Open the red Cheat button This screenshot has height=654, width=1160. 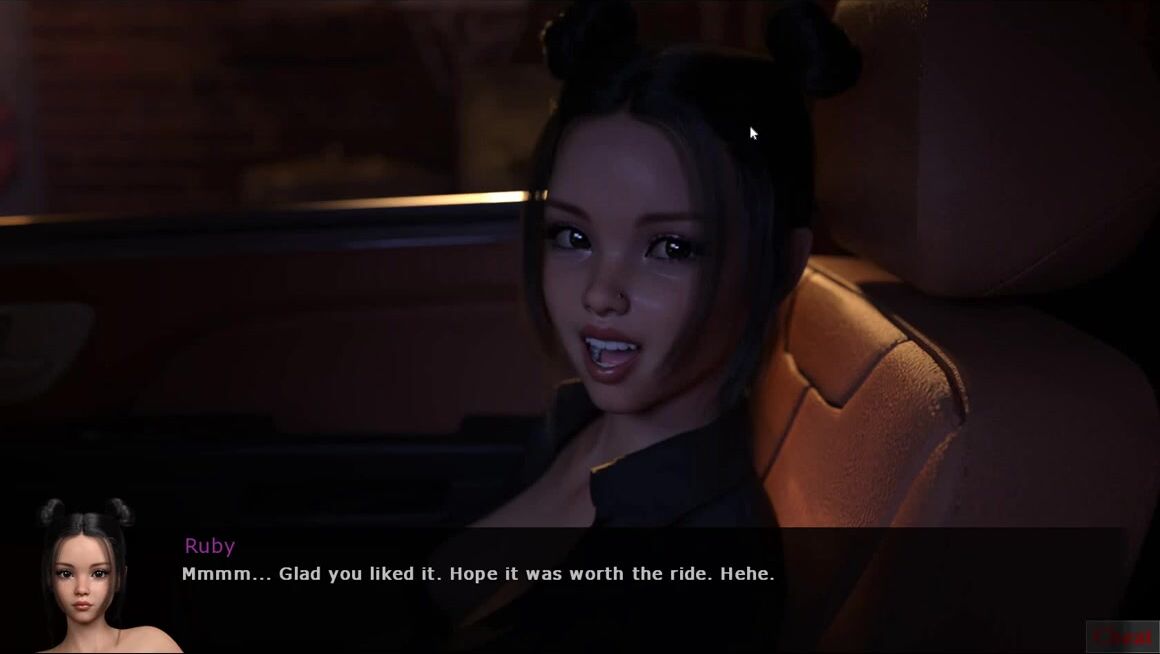[1122, 637]
